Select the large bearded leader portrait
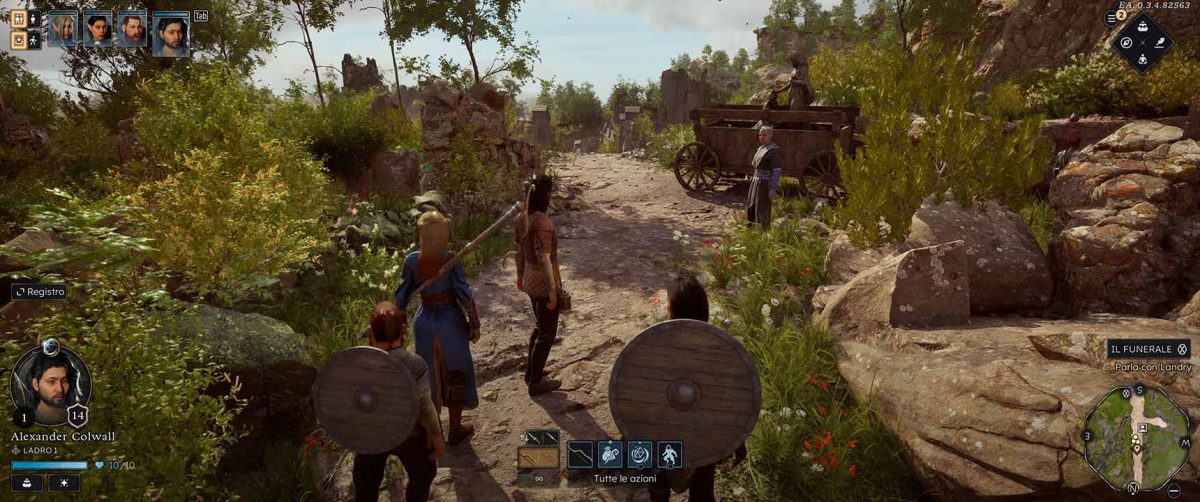 point(171,34)
